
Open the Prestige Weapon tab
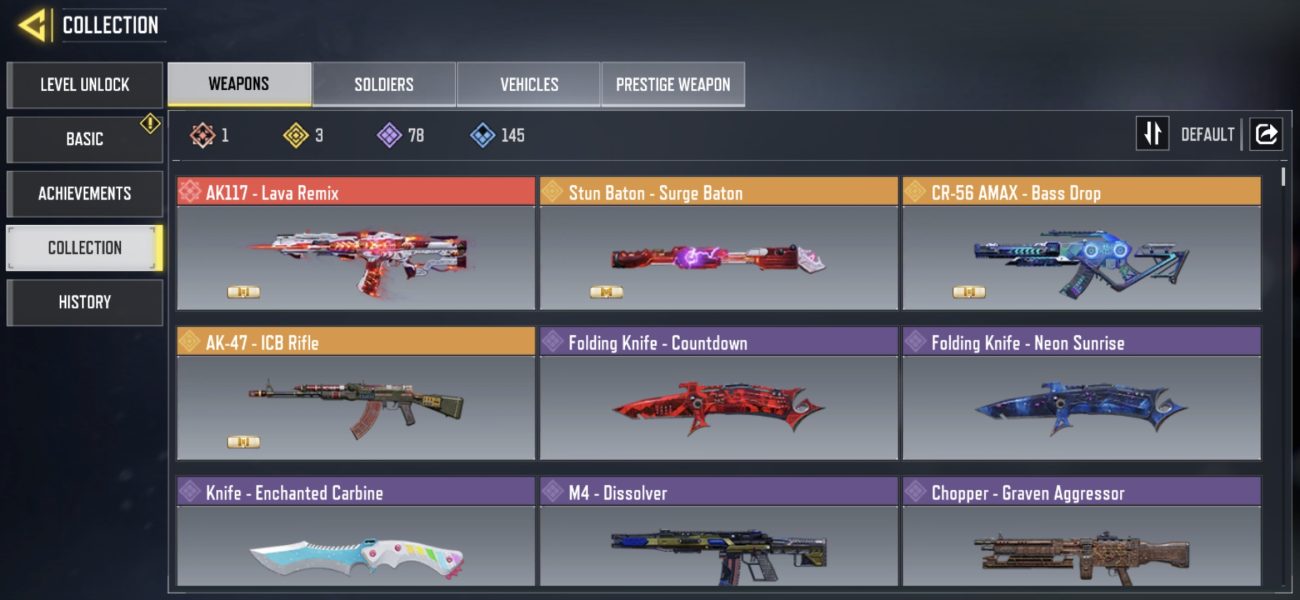pyautogui.click(x=673, y=85)
